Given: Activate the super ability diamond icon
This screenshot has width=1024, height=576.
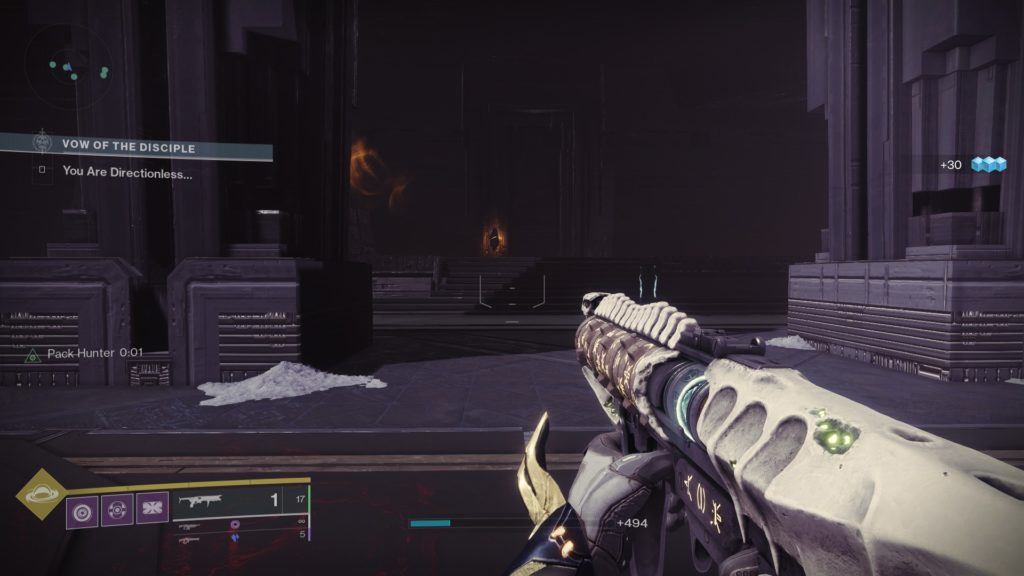Looking at the screenshot, I should click(x=41, y=493).
